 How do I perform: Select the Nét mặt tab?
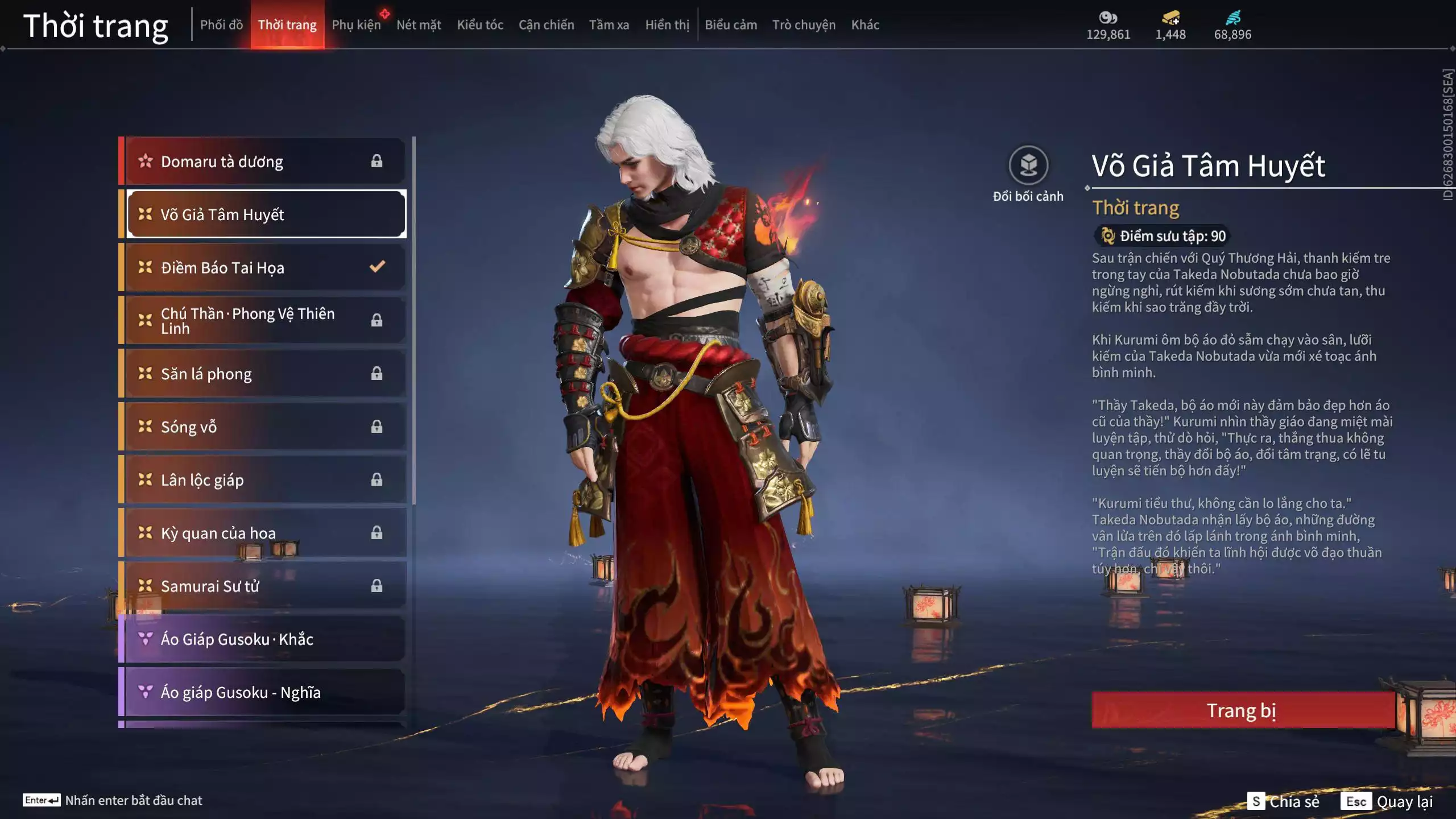point(419,25)
